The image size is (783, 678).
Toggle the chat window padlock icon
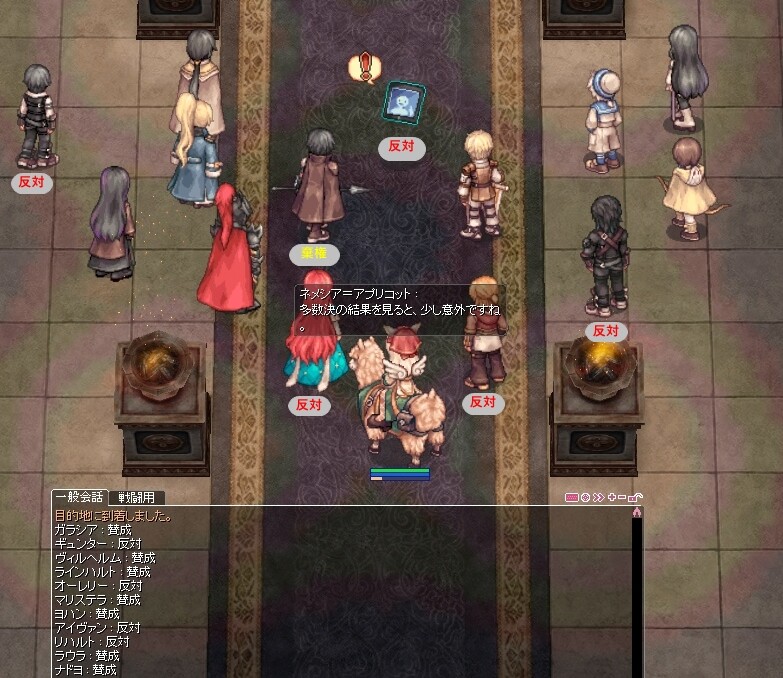pyautogui.click(x=635, y=497)
